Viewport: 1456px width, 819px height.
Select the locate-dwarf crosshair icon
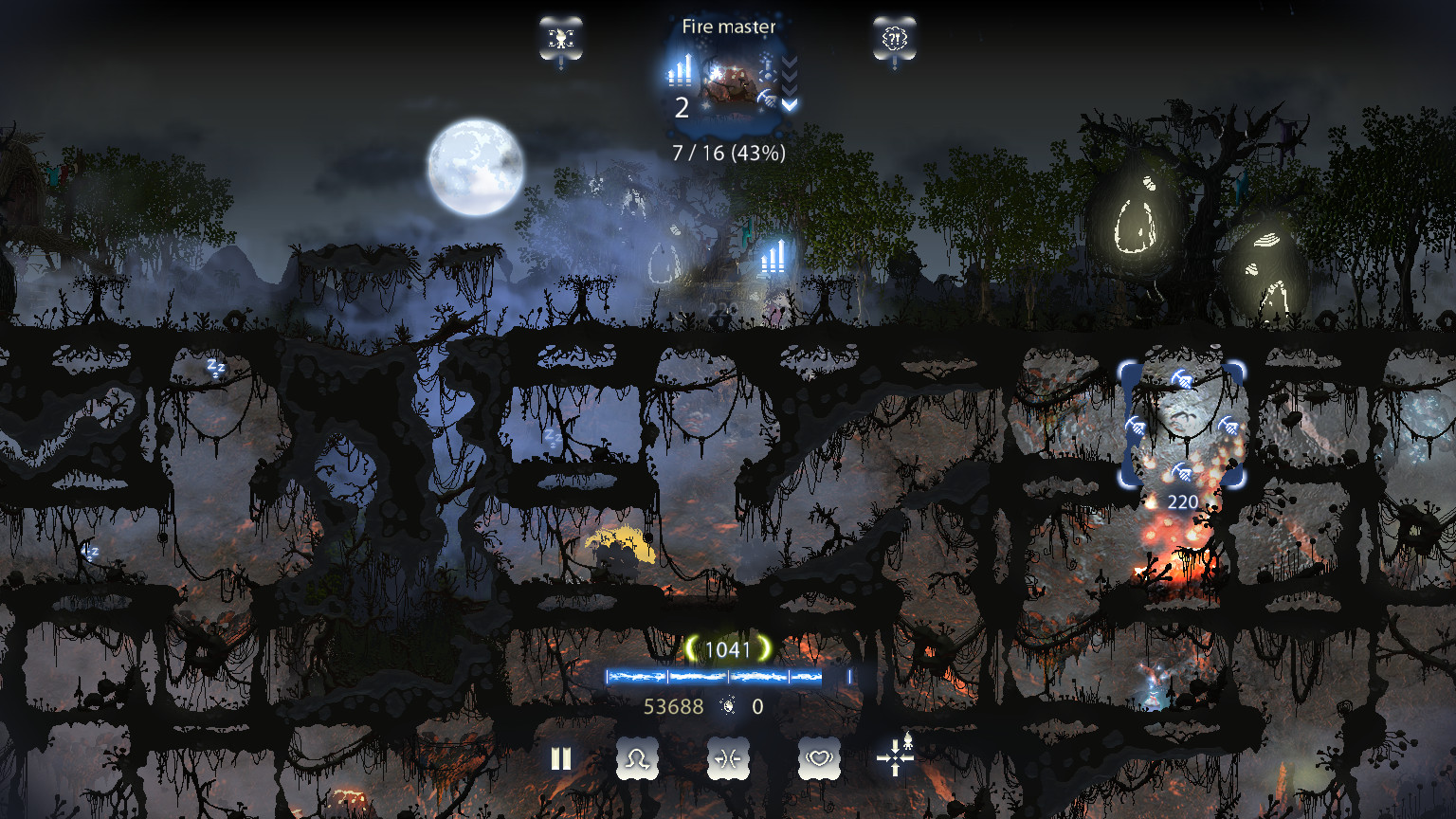tap(895, 758)
